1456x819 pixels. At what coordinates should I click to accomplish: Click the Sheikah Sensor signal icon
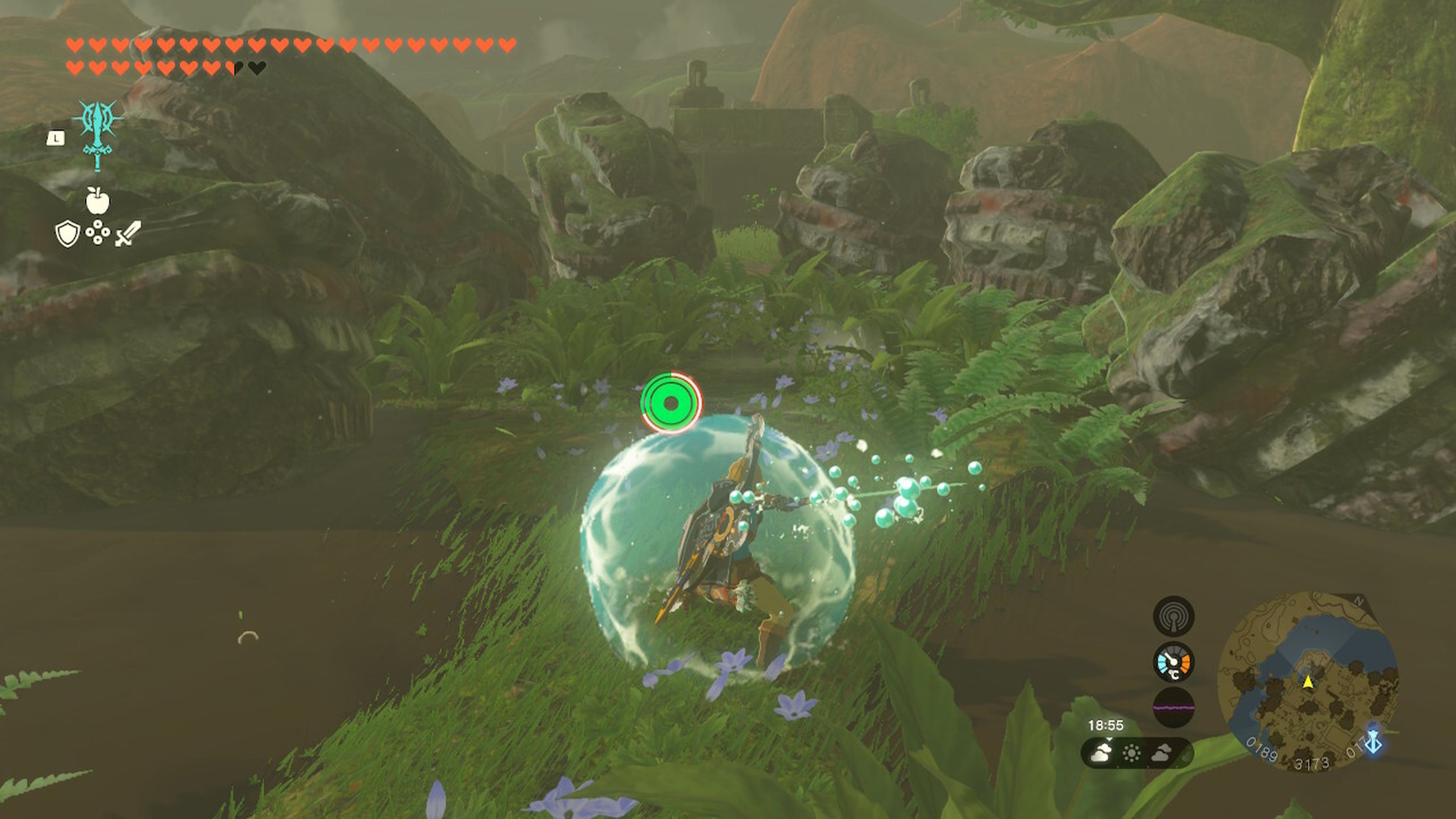(x=1174, y=617)
